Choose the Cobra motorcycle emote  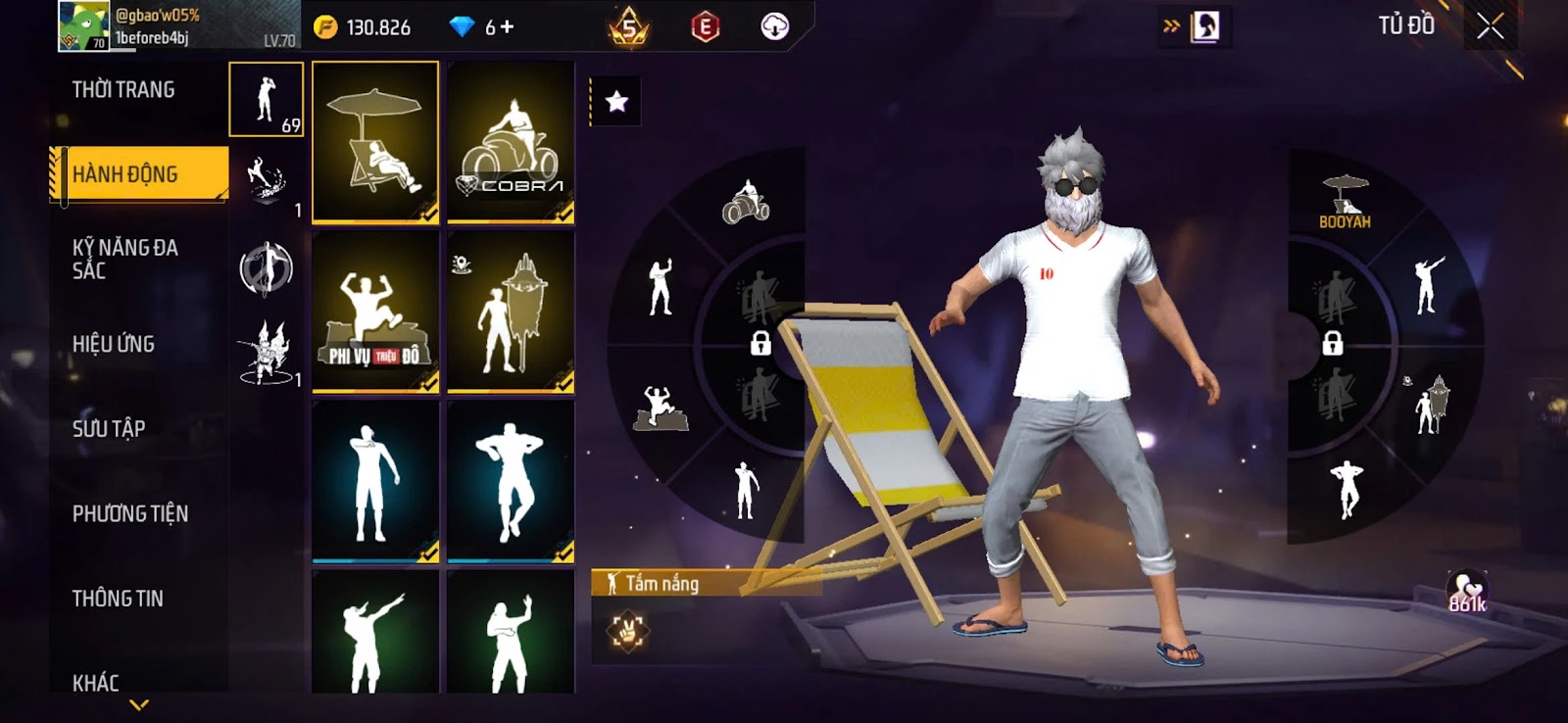[511, 142]
